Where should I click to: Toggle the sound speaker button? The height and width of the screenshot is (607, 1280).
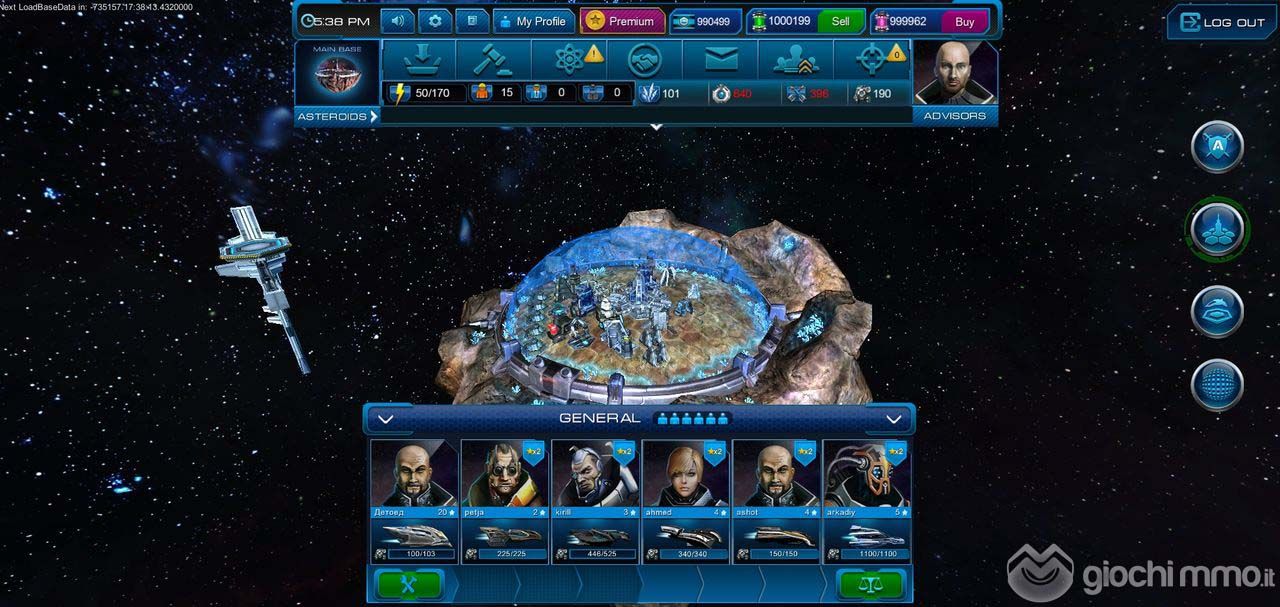[399, 21]
